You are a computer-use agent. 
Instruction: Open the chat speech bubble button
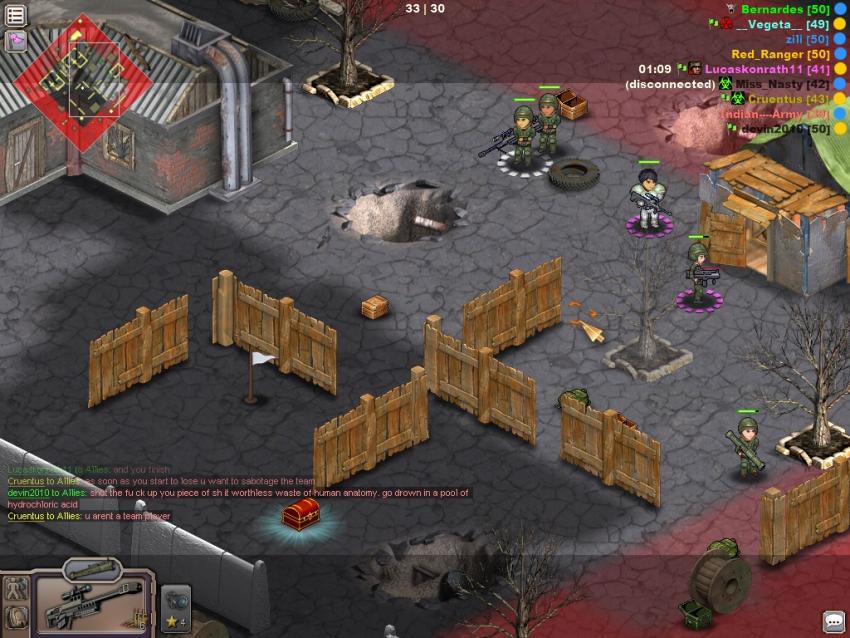pos(833,621)
